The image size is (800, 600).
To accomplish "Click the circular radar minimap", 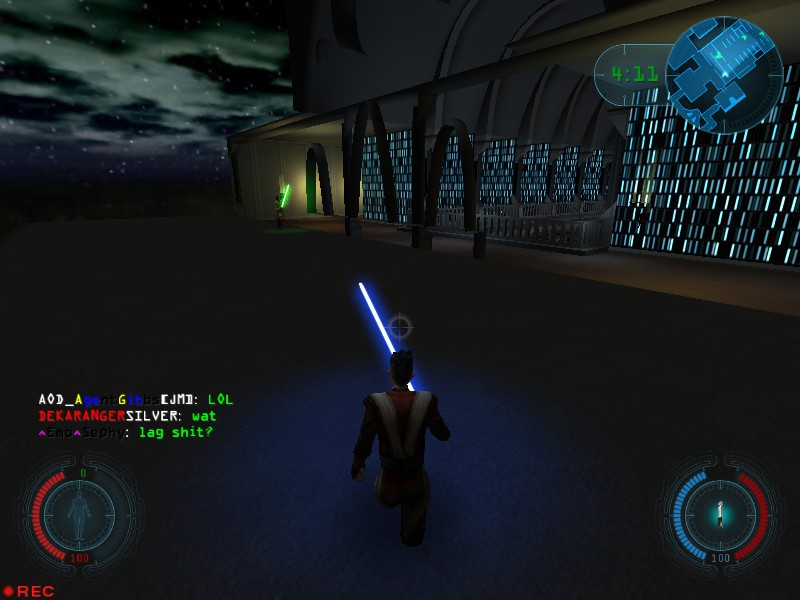I will [x=724, y=75].
